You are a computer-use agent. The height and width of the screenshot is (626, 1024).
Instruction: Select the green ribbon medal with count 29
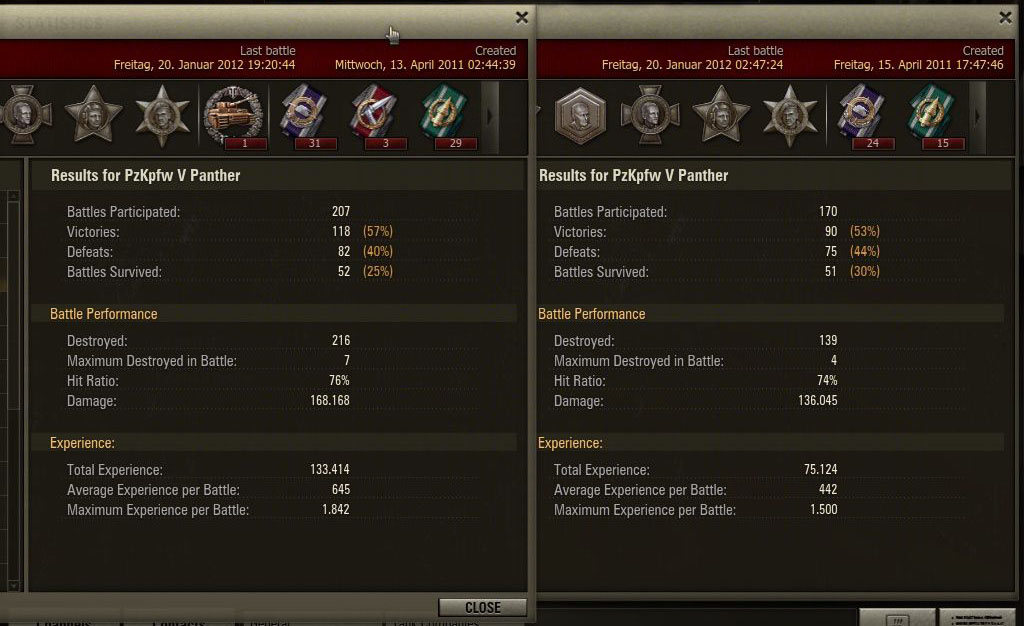tap(443, 114)
